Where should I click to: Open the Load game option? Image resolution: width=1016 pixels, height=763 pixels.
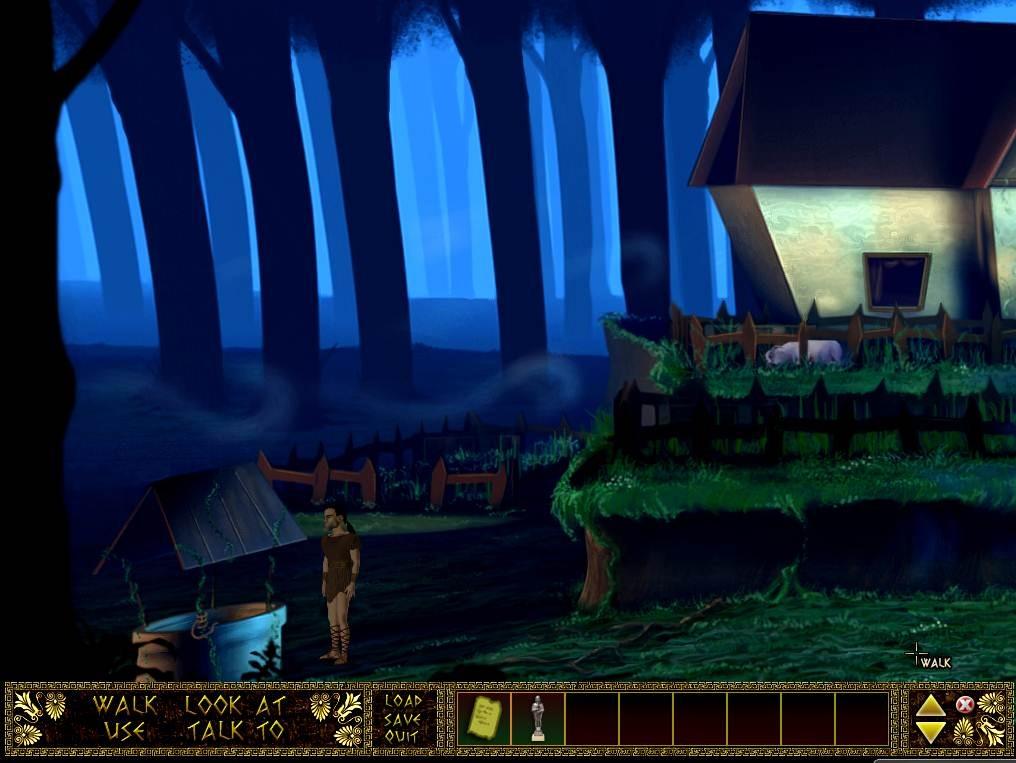pyautogui.click(x=403, y=701)
